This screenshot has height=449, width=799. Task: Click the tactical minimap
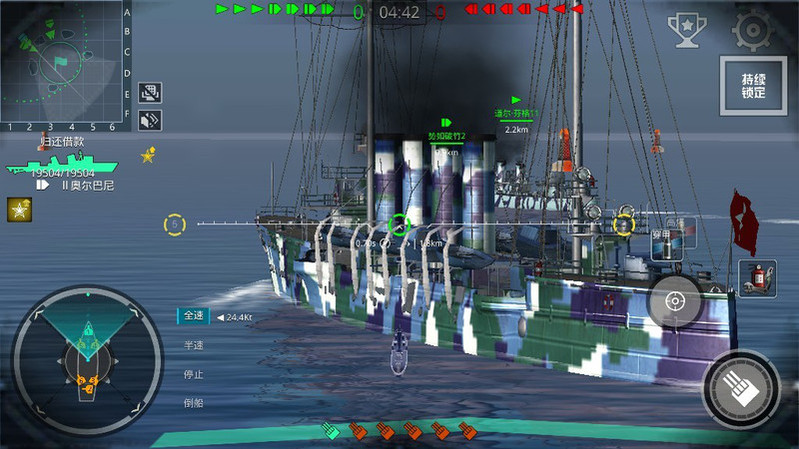(62, 62)
